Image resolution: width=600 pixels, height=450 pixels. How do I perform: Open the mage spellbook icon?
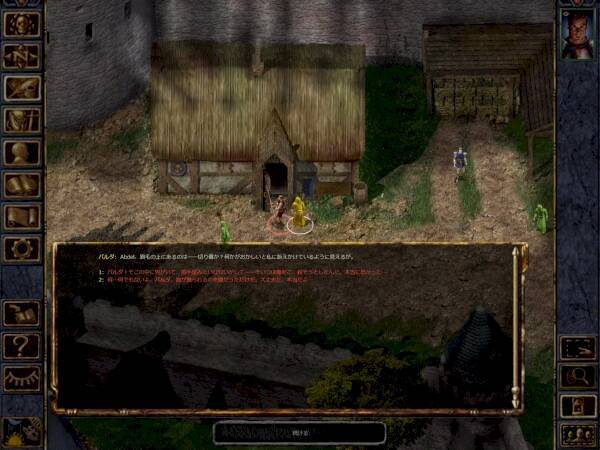tap(22, 184)
